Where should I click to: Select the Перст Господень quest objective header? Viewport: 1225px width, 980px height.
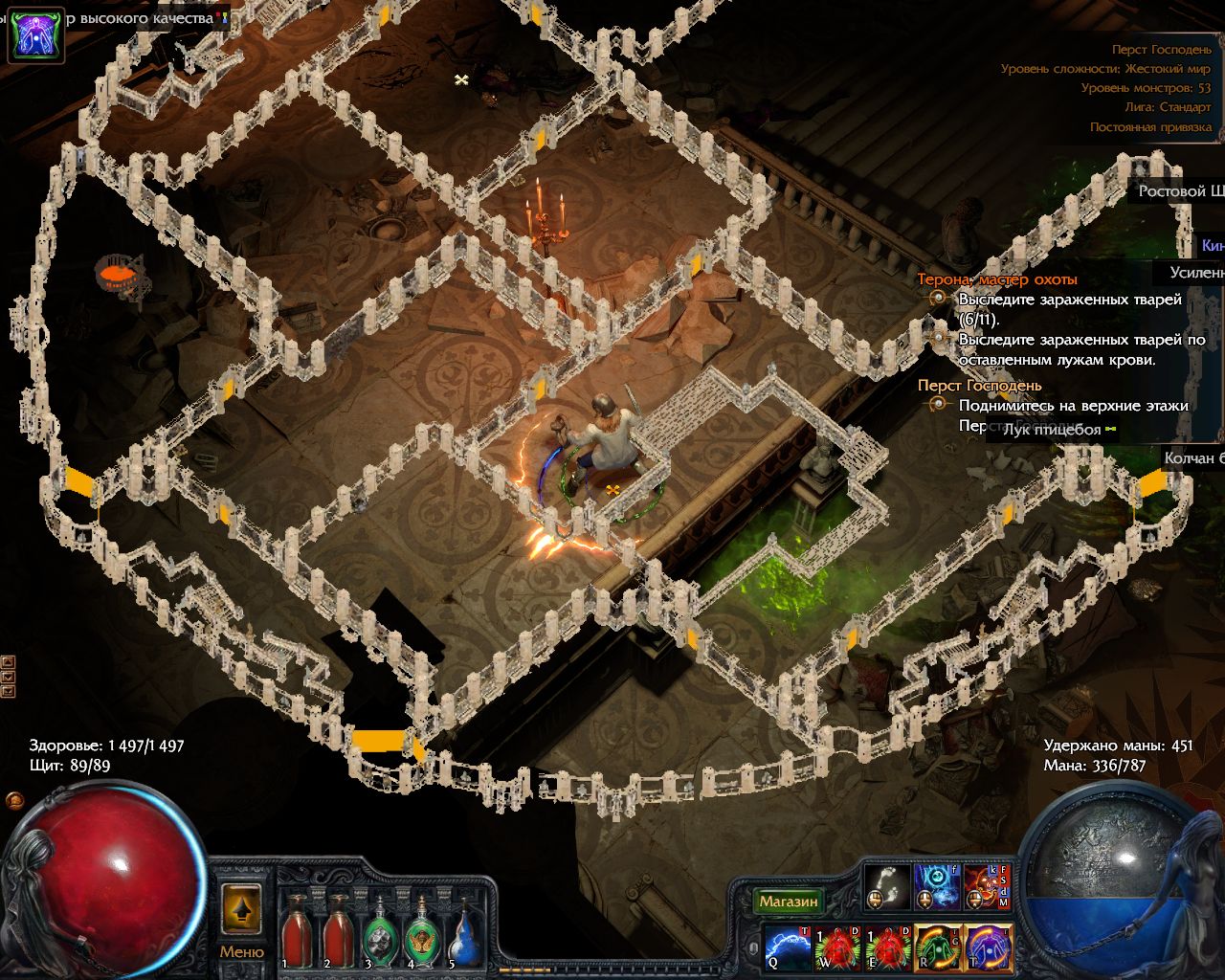(x=979, y=385)
